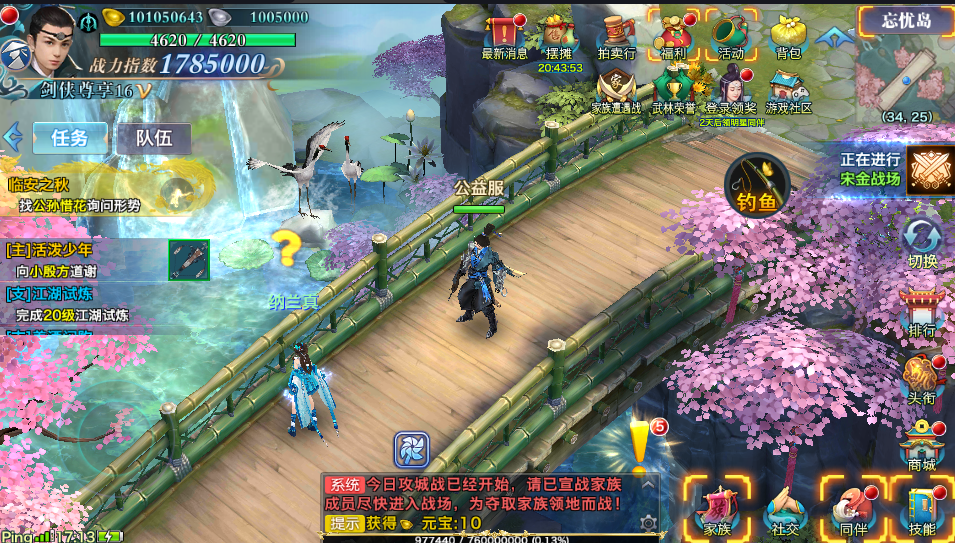Open the 同伴 companion menu
Image resolution: width=955 pixels, height=543 pixels.
point(853,508)
